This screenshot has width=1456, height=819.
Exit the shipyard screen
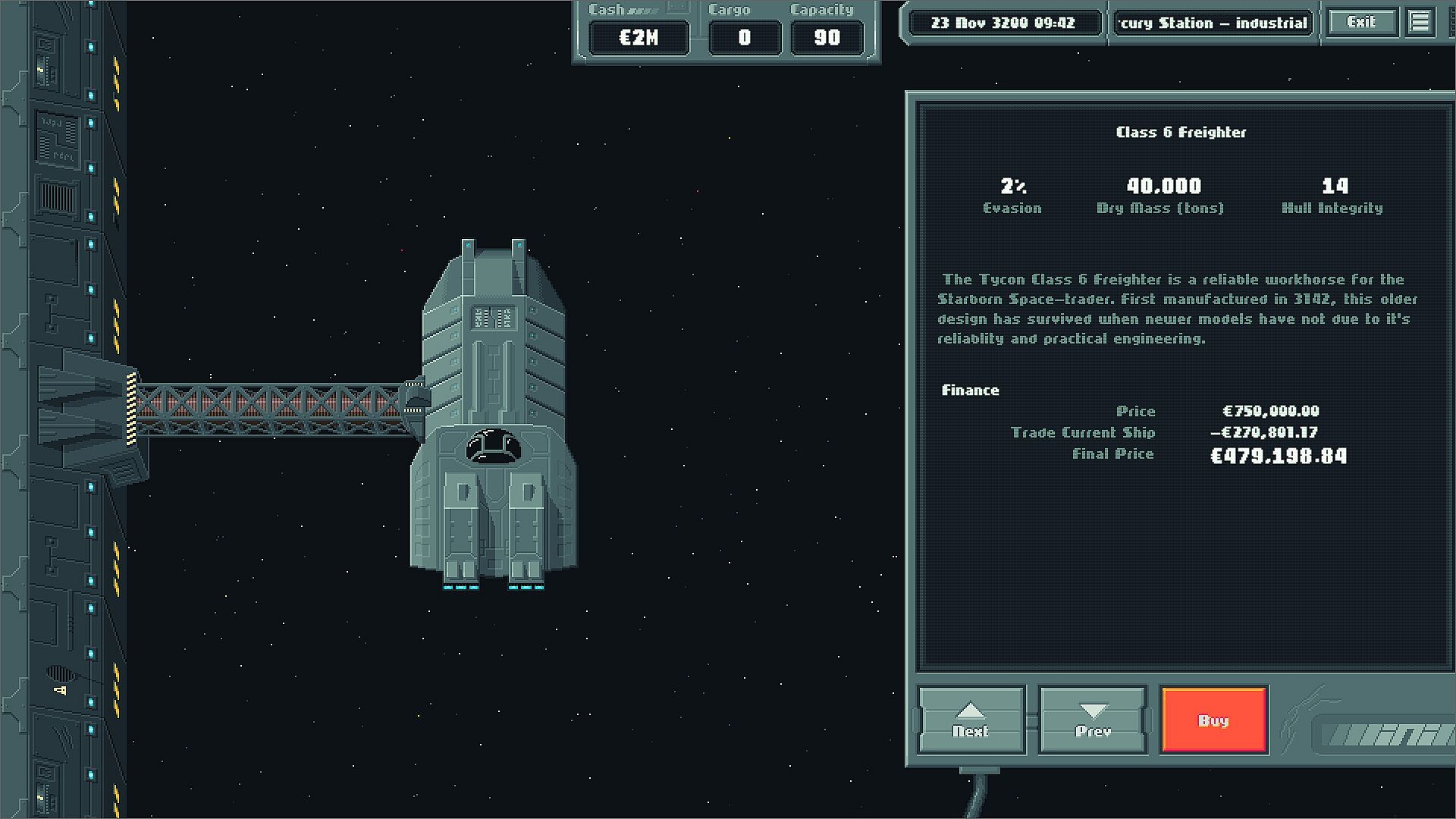(x=1361, y=23)
